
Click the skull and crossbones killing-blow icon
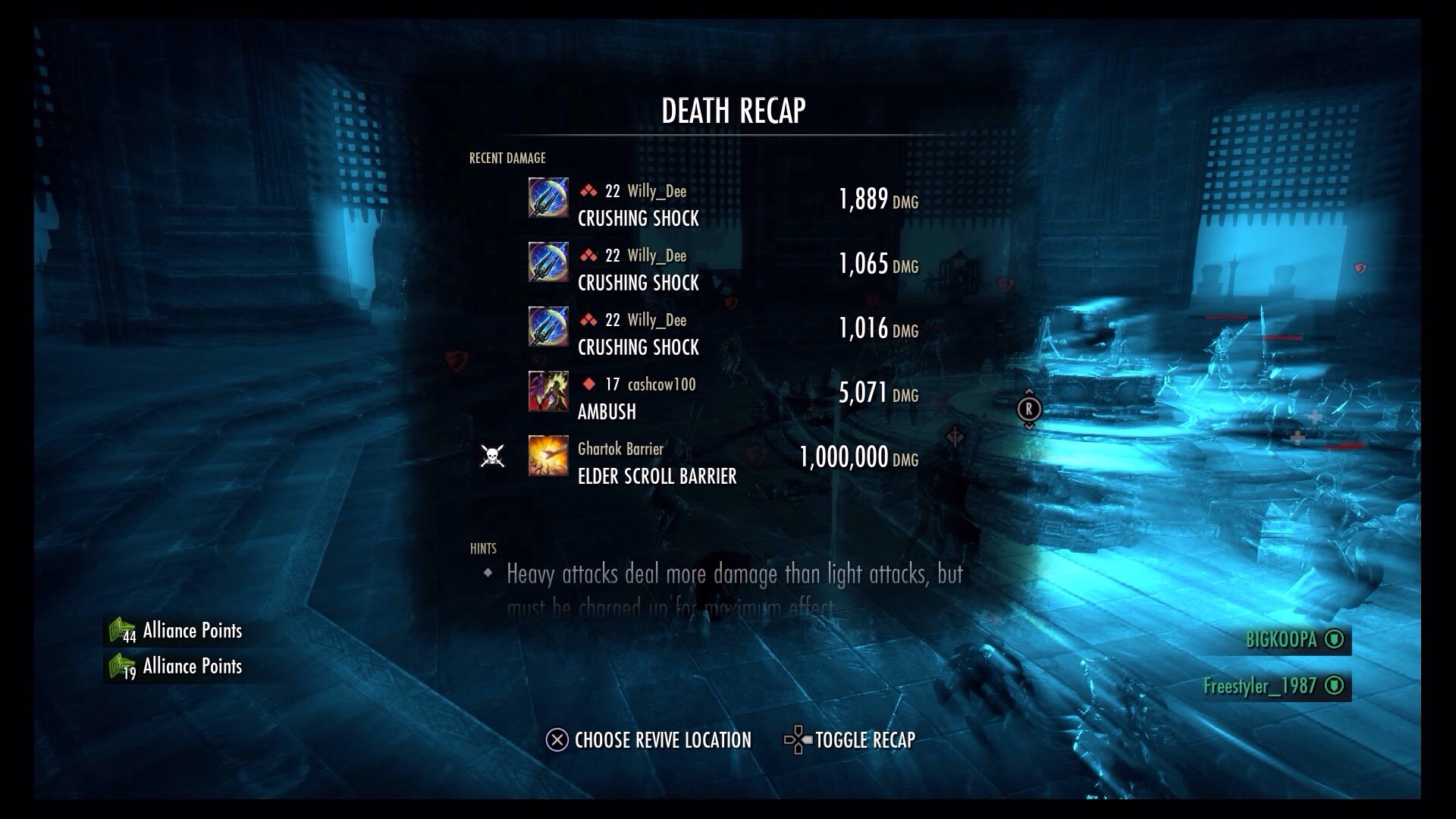(493, 455)
